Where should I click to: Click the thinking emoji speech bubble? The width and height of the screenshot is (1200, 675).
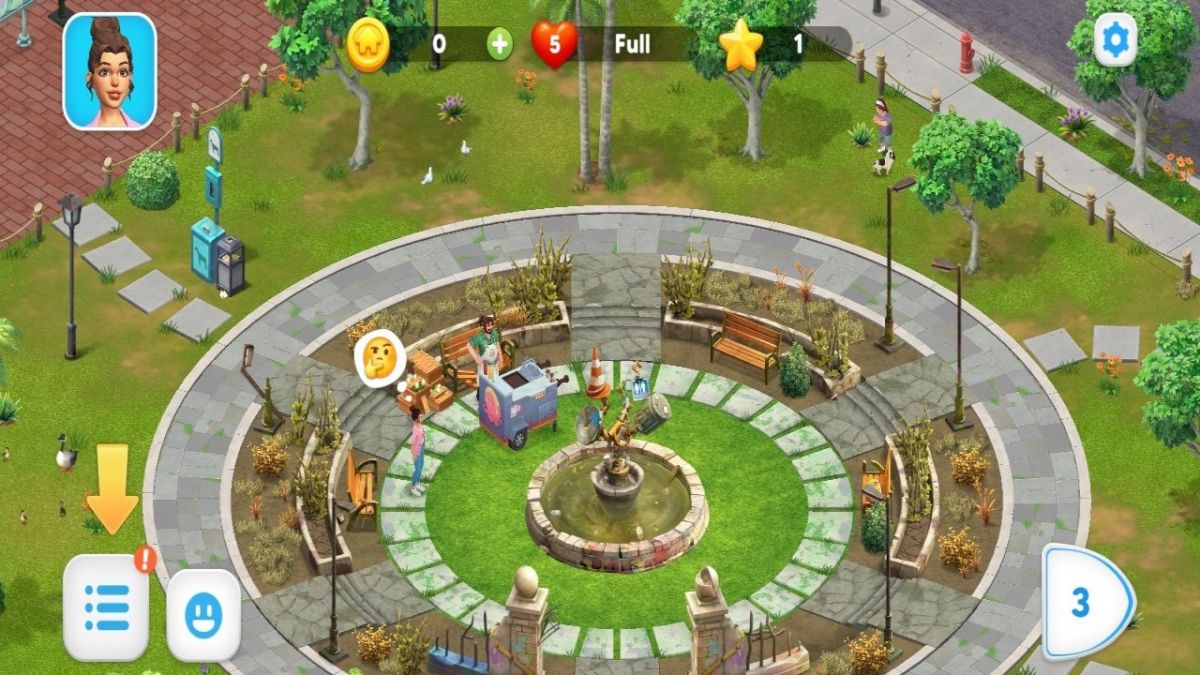(x=380, y=354)
